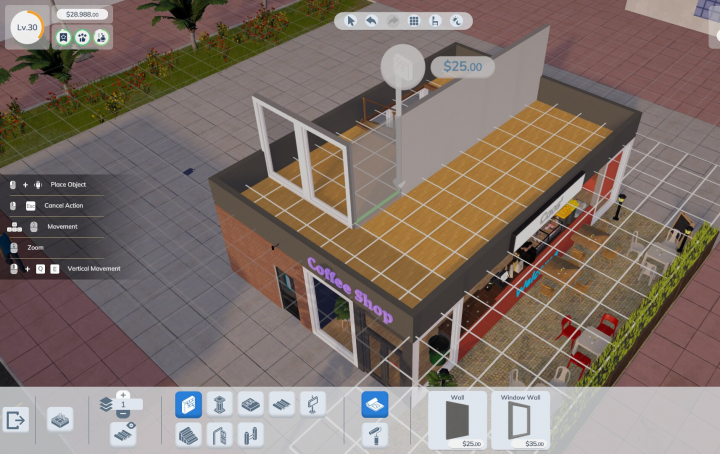Open the furniture mode chair icon

click(x=434, y=21)
